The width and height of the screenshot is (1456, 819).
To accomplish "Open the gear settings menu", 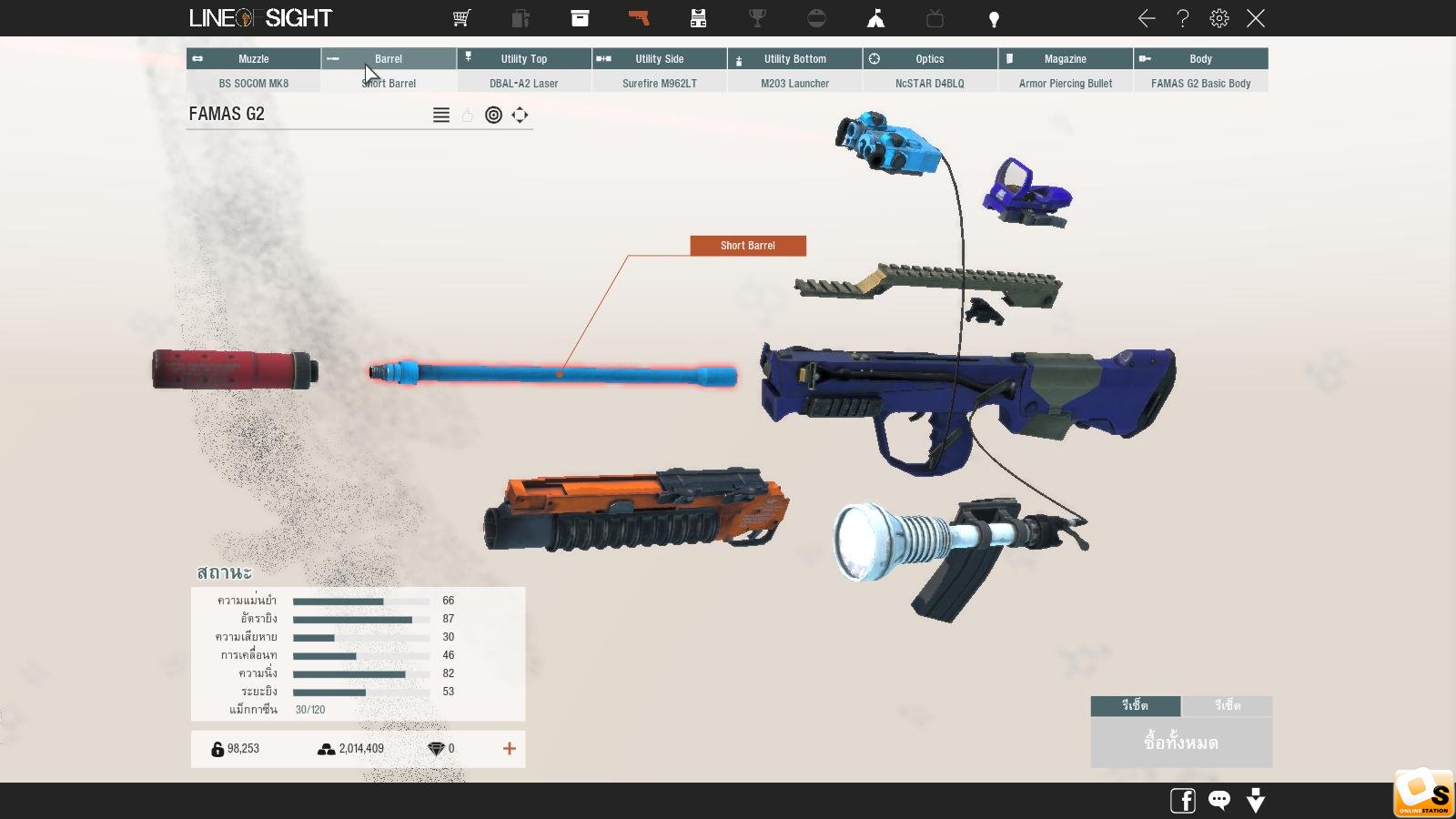I will click(1219, 18).
